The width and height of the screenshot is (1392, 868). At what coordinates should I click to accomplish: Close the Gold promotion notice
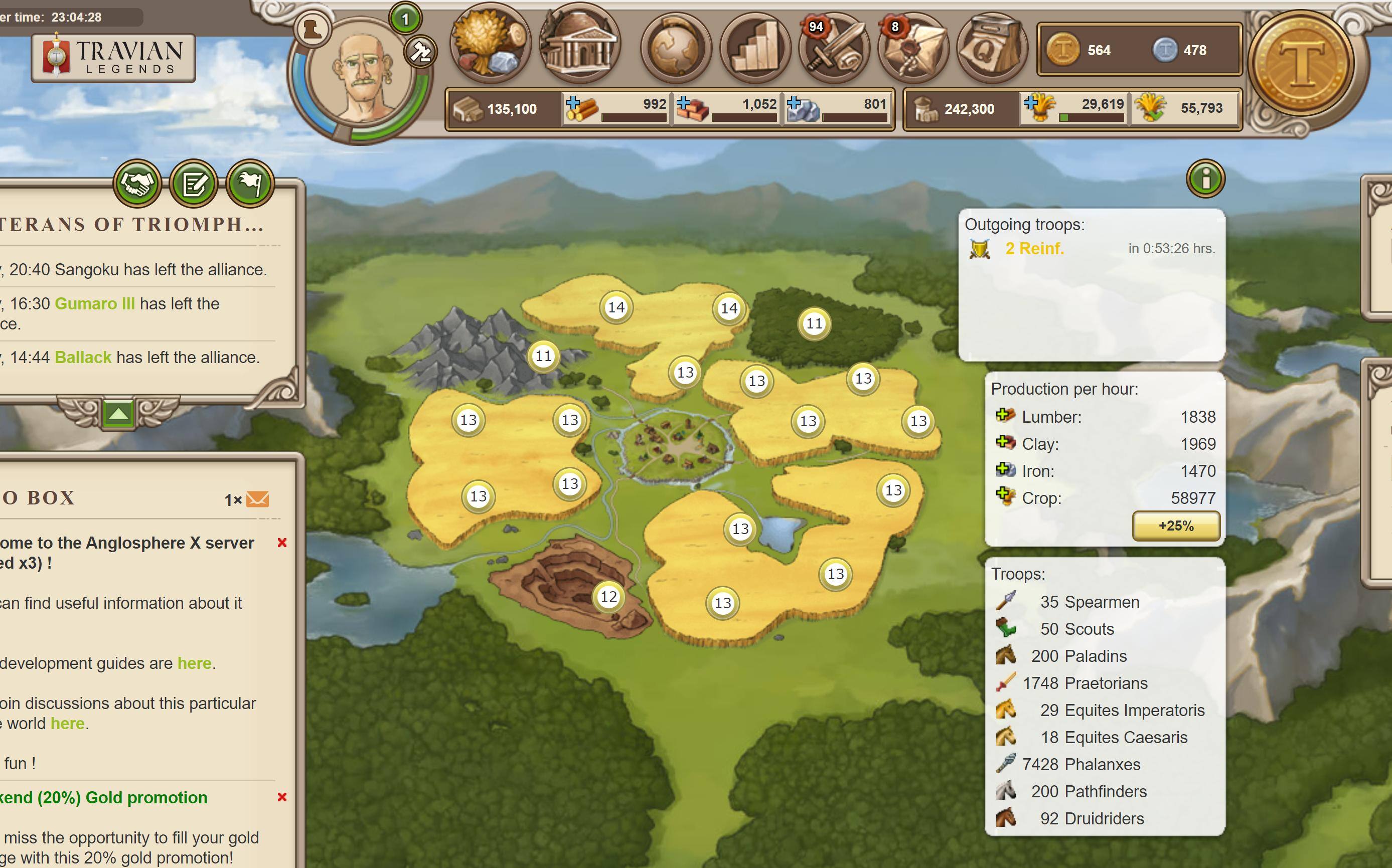(x=282, y=797)
